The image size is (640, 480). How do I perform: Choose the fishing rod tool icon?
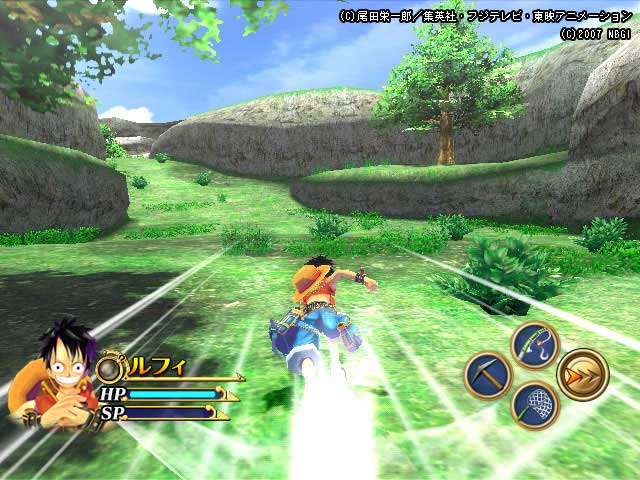pos(534,345)
